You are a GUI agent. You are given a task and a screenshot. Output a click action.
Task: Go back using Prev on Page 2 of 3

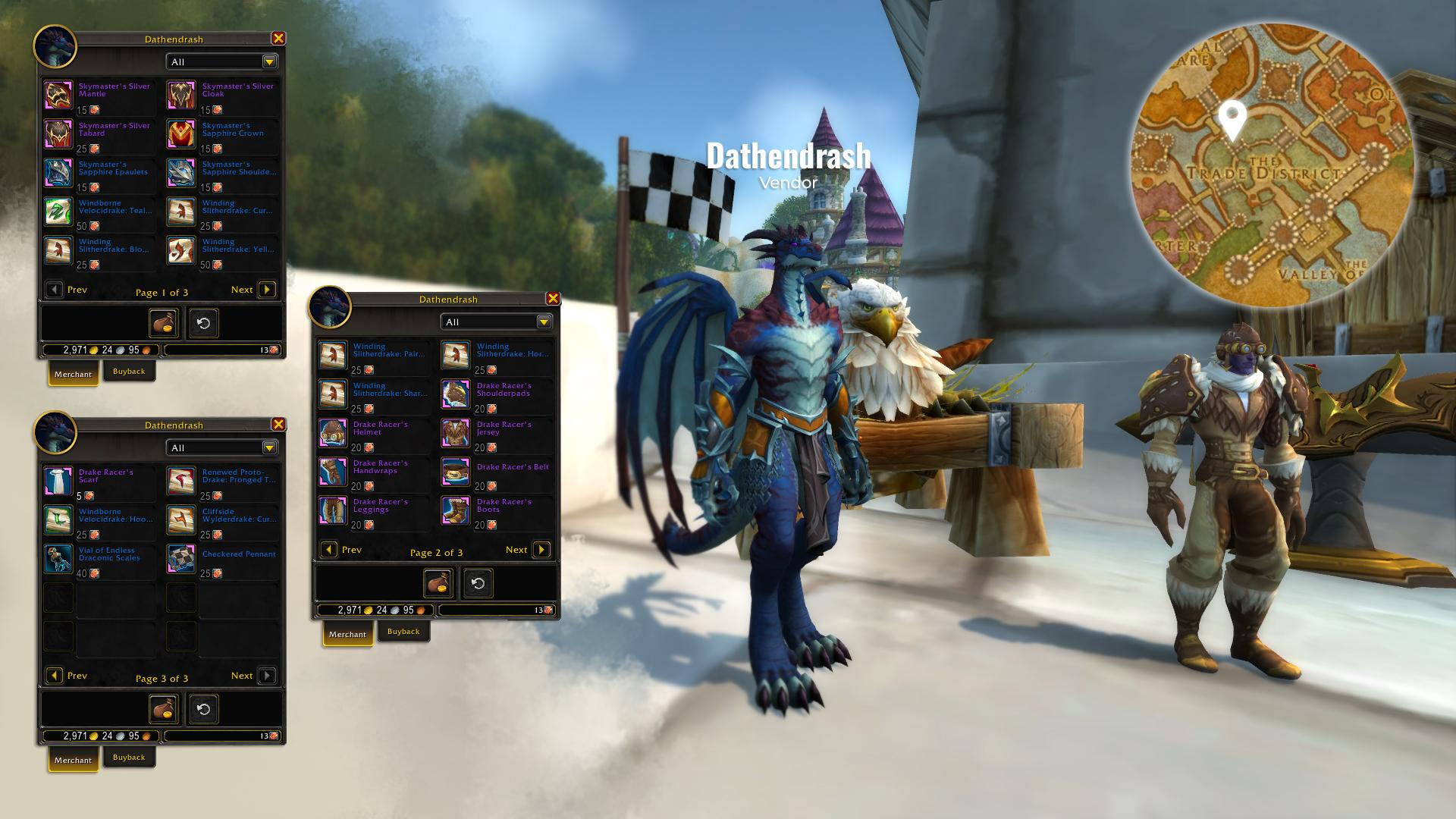(329, 550)
